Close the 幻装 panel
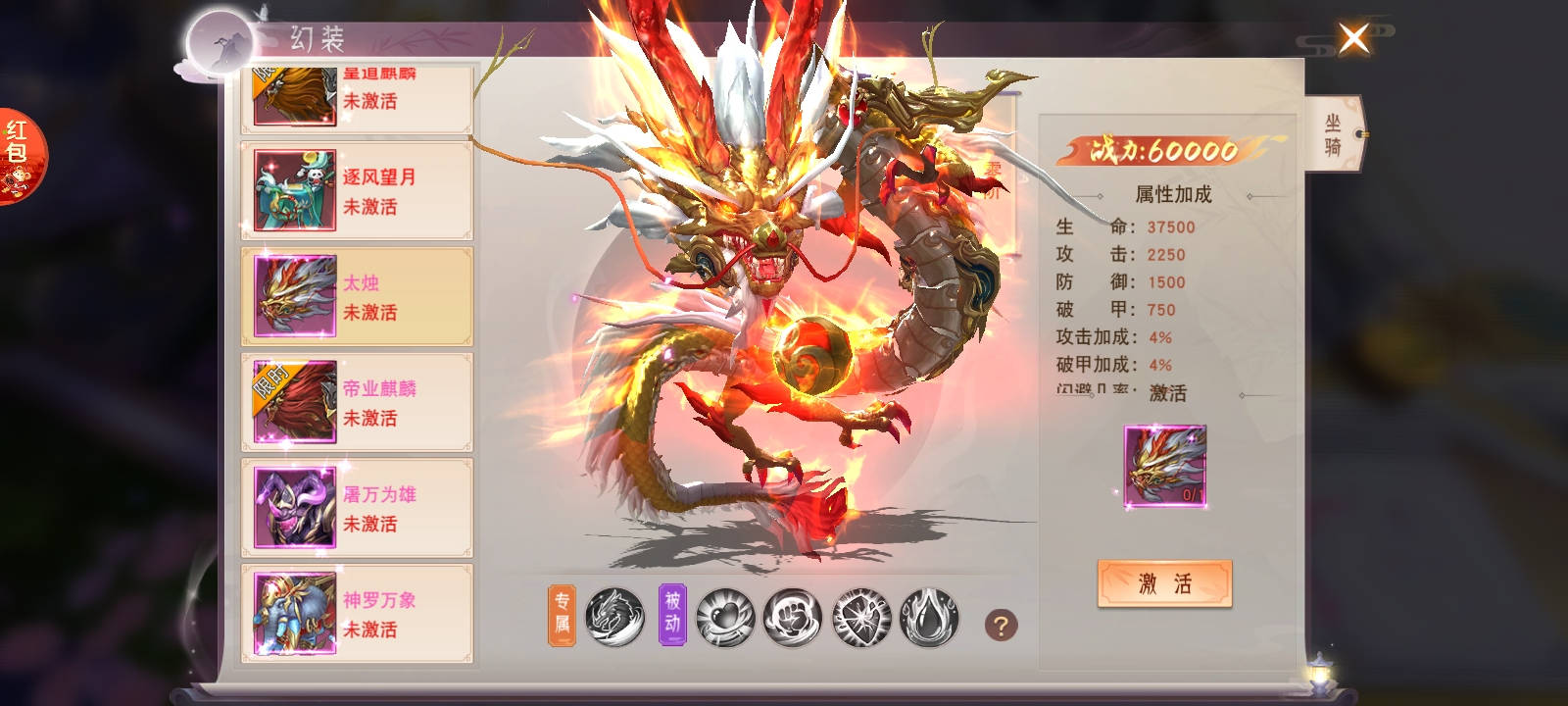This screenshot has height=706, width=1568. pyautogui.click(x=1353, y=40)
